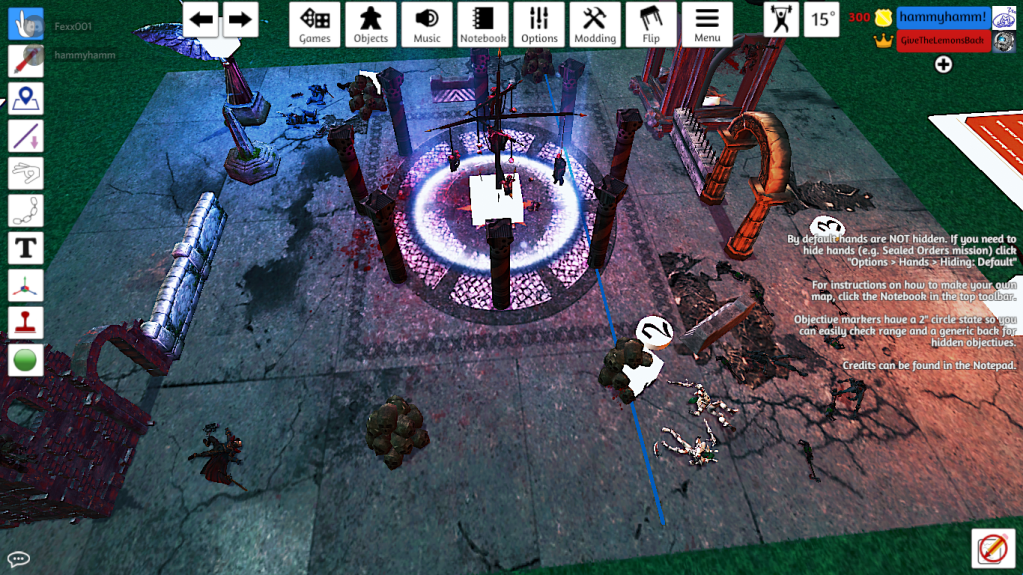Open the Music player
Viewport: 1023px width, 575px height.
tap(427, 23)
